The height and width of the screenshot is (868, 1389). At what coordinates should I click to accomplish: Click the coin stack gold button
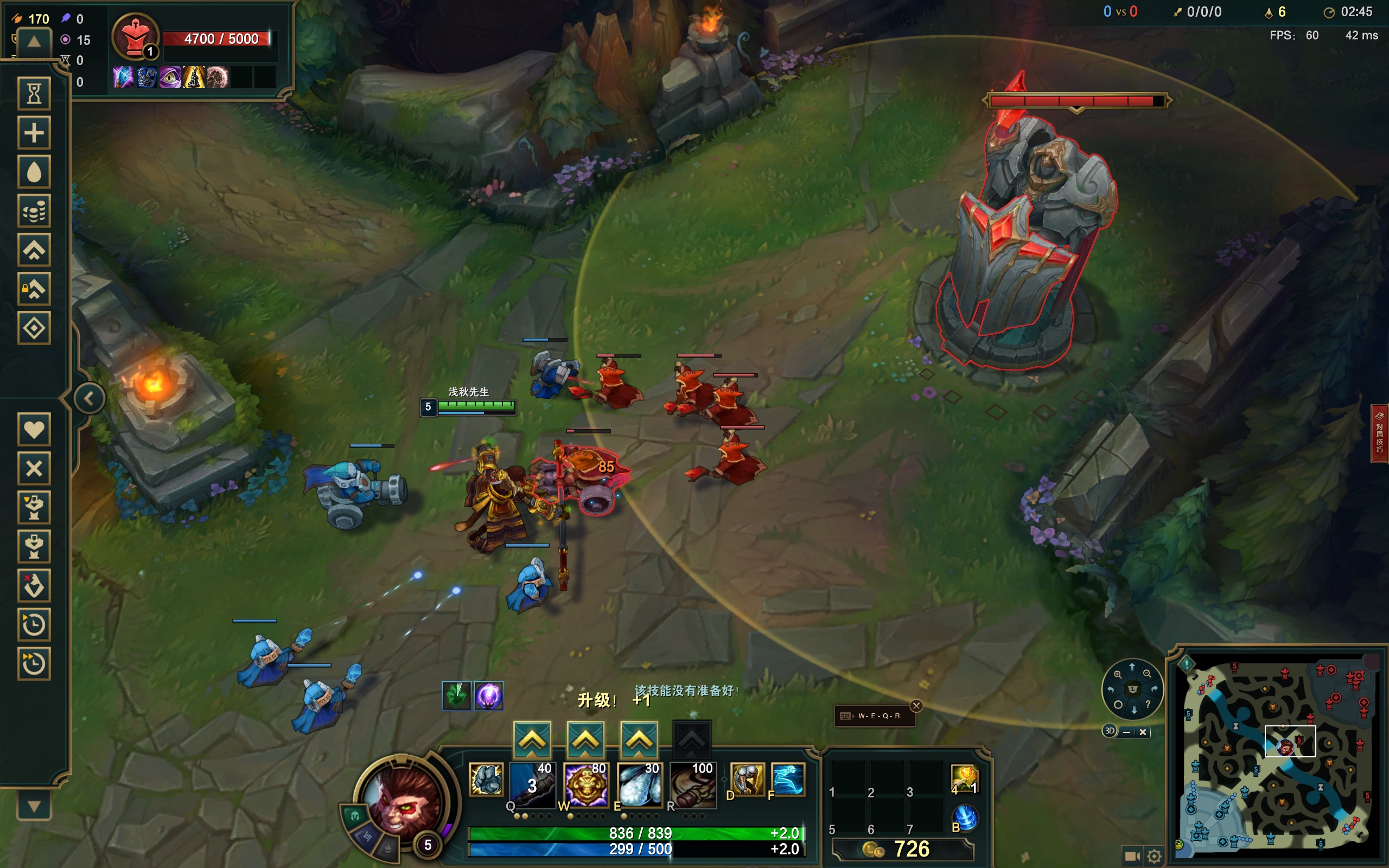point(34,210)
